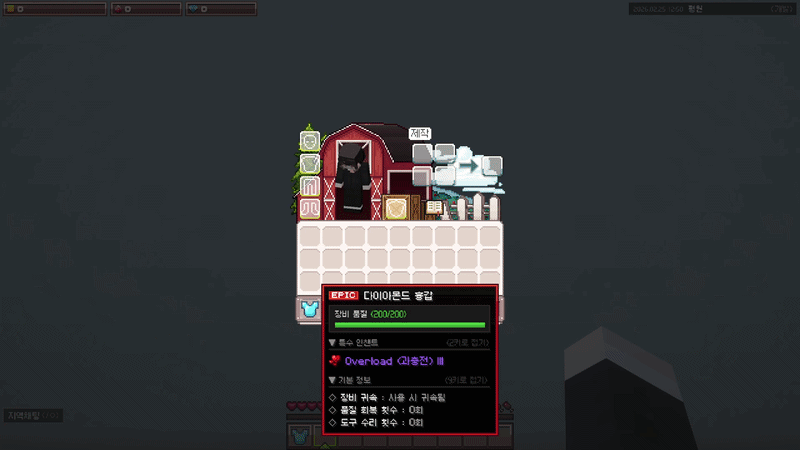Select the diamond chestplate inventory slot
This screenshot has height=450, width=800.
coord(309,310)
